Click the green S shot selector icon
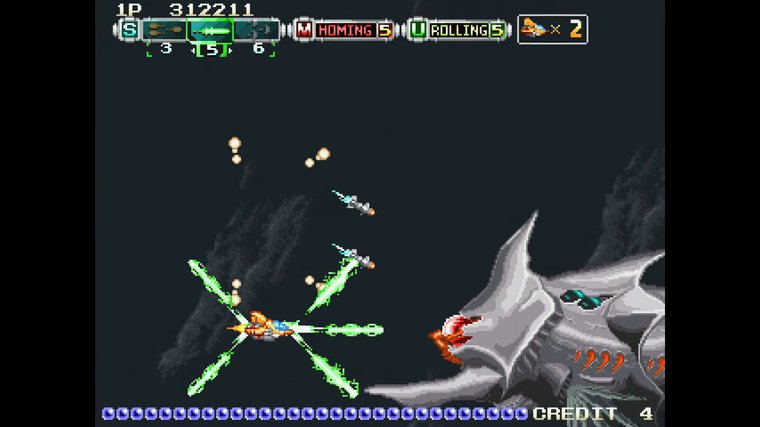Screen dimensions: 760x427 129,30
